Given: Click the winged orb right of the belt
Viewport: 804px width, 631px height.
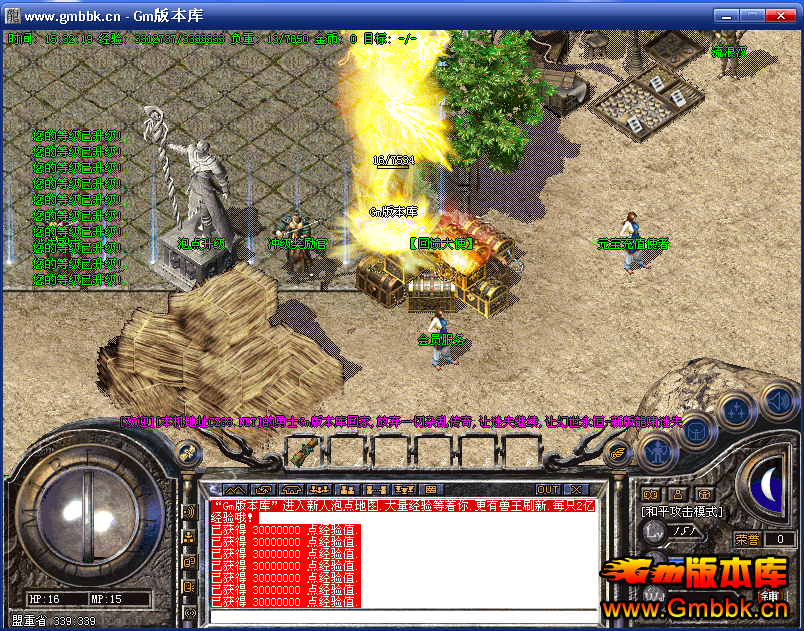Looking at the screenshot, I should [619, 453].
